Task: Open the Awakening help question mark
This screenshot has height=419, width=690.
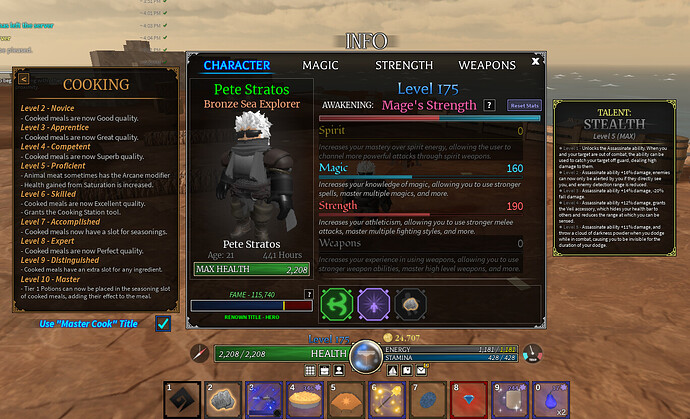Action: 489,104
